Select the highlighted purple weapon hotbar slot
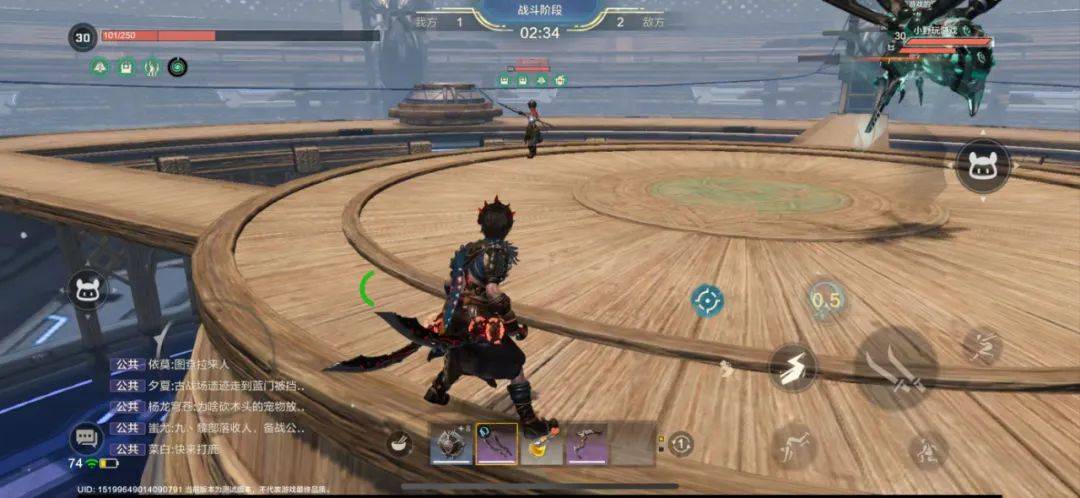Viewport: 1080px width, 498px height. click(496, 443)
